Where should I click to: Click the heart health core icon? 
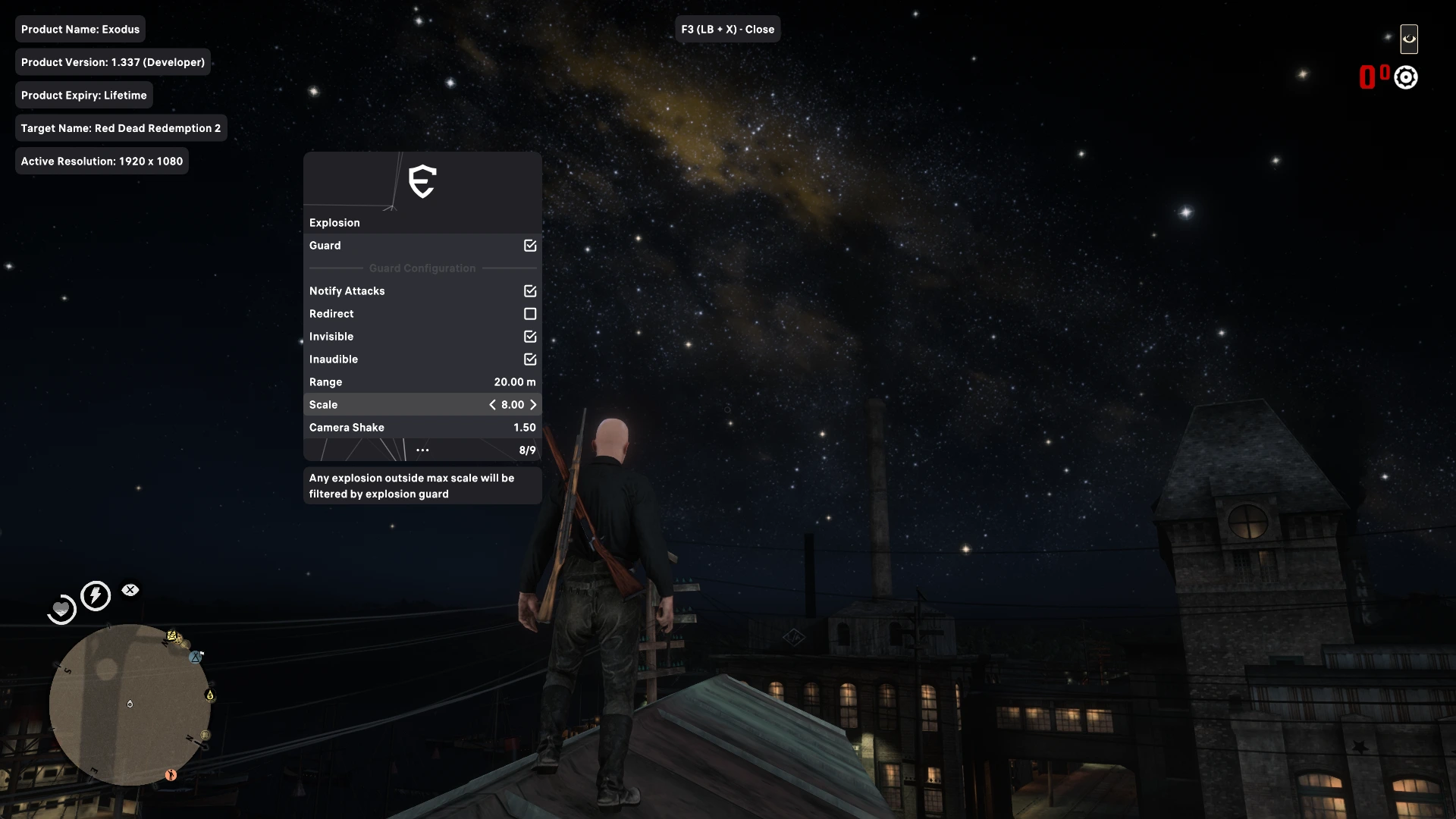click(61, 609)
